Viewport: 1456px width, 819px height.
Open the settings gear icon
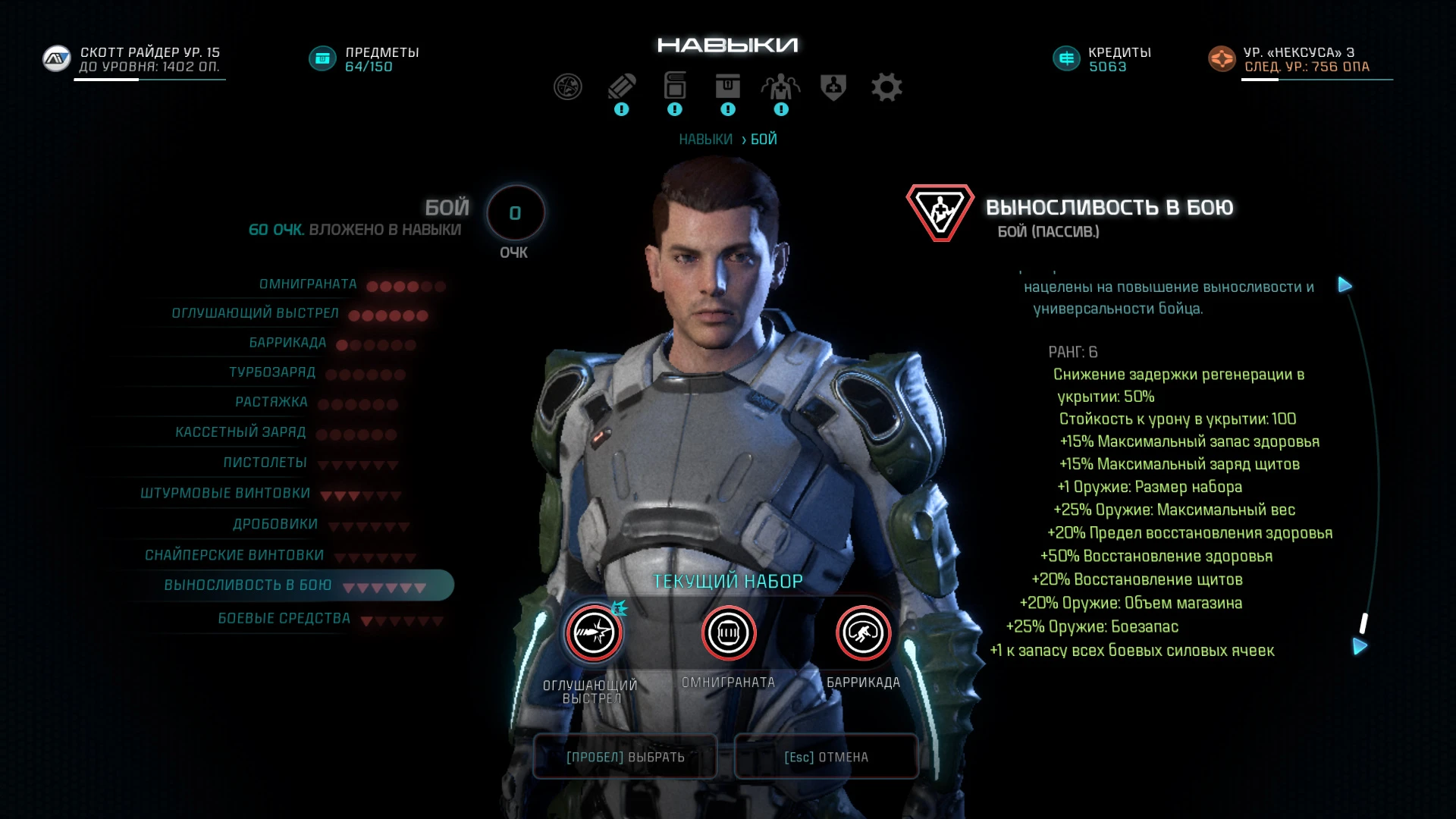click(x=887, y=86)
